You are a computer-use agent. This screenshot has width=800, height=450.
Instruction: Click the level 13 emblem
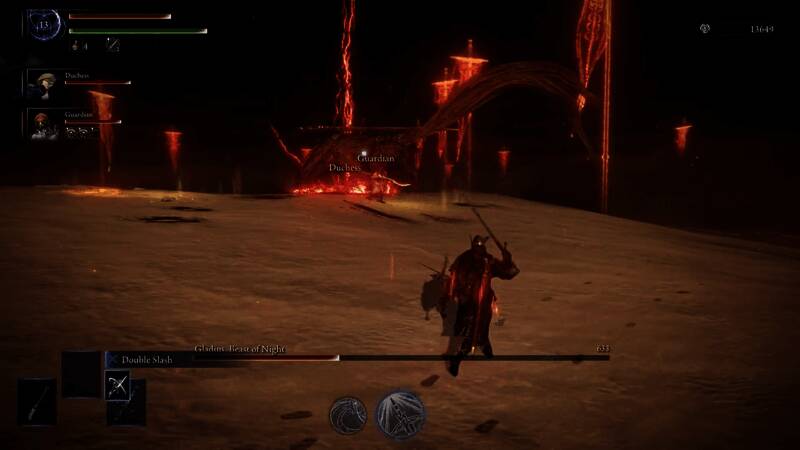pos(44,25)
